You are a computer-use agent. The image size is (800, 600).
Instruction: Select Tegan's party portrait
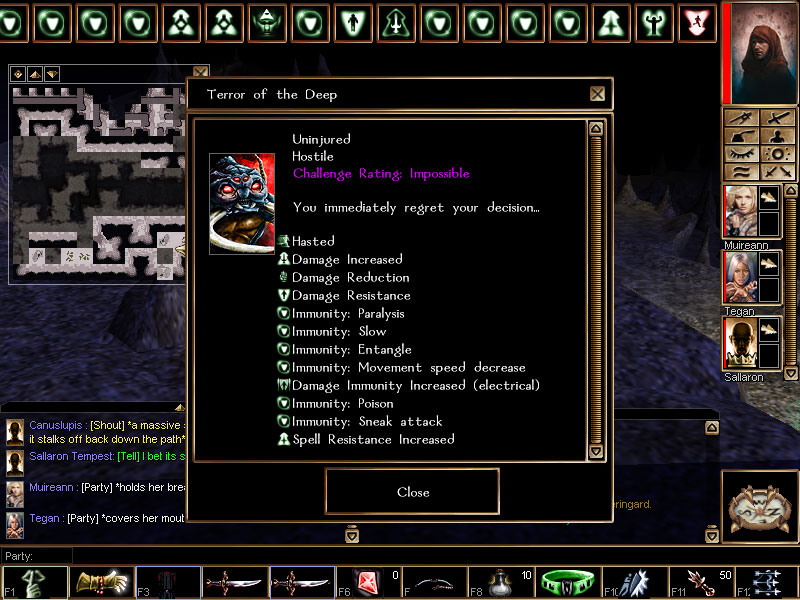(x=738, y=278)
